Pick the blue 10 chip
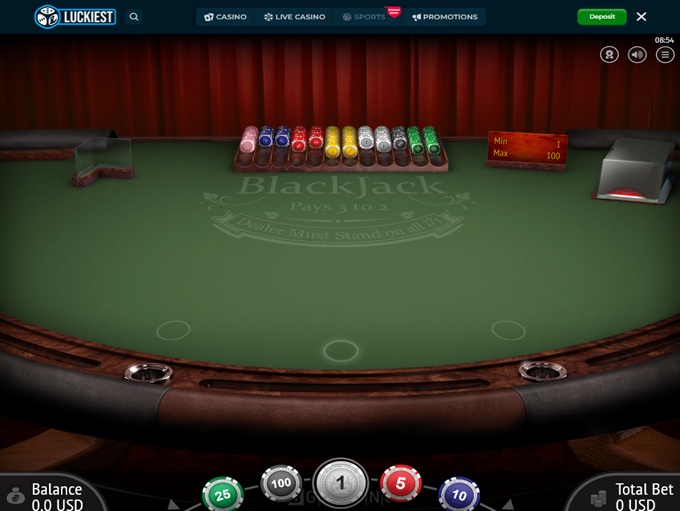680x511 pixels. [459, 494]
